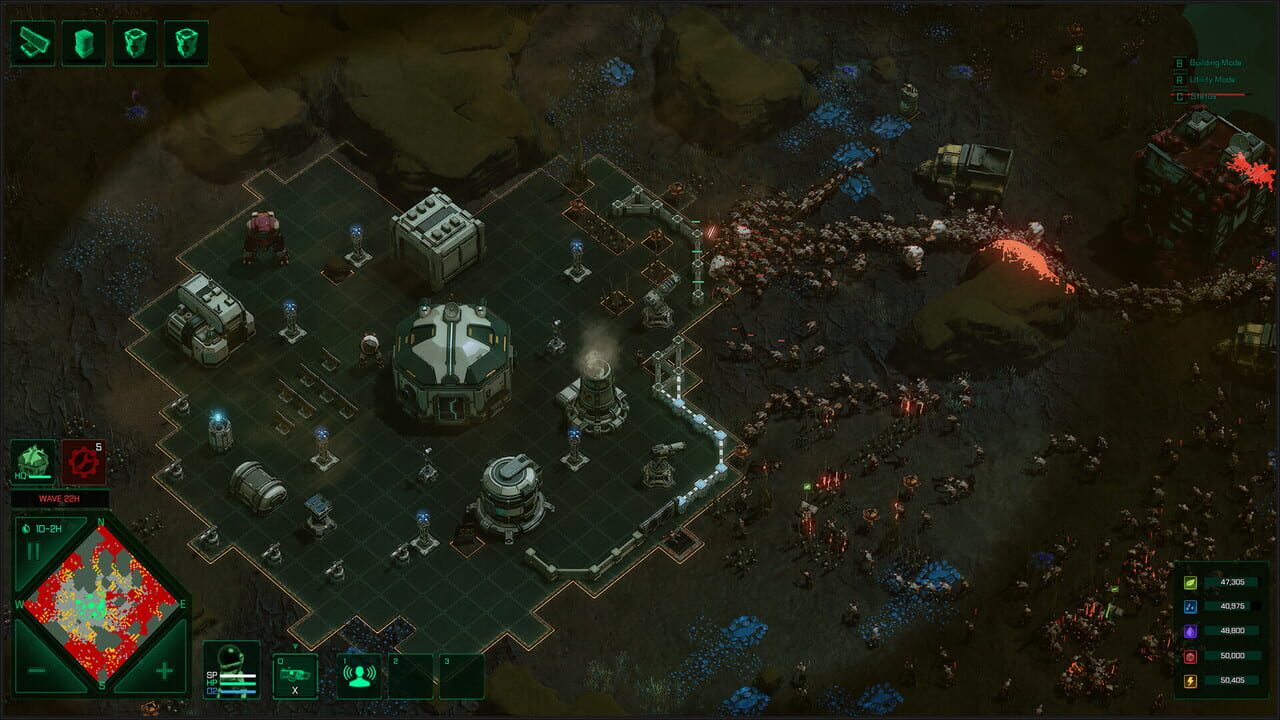Select the 10-2H timer label above the minimap
Image resolution: width=1280 pixels, height=720 pixels.
point(44,529)
